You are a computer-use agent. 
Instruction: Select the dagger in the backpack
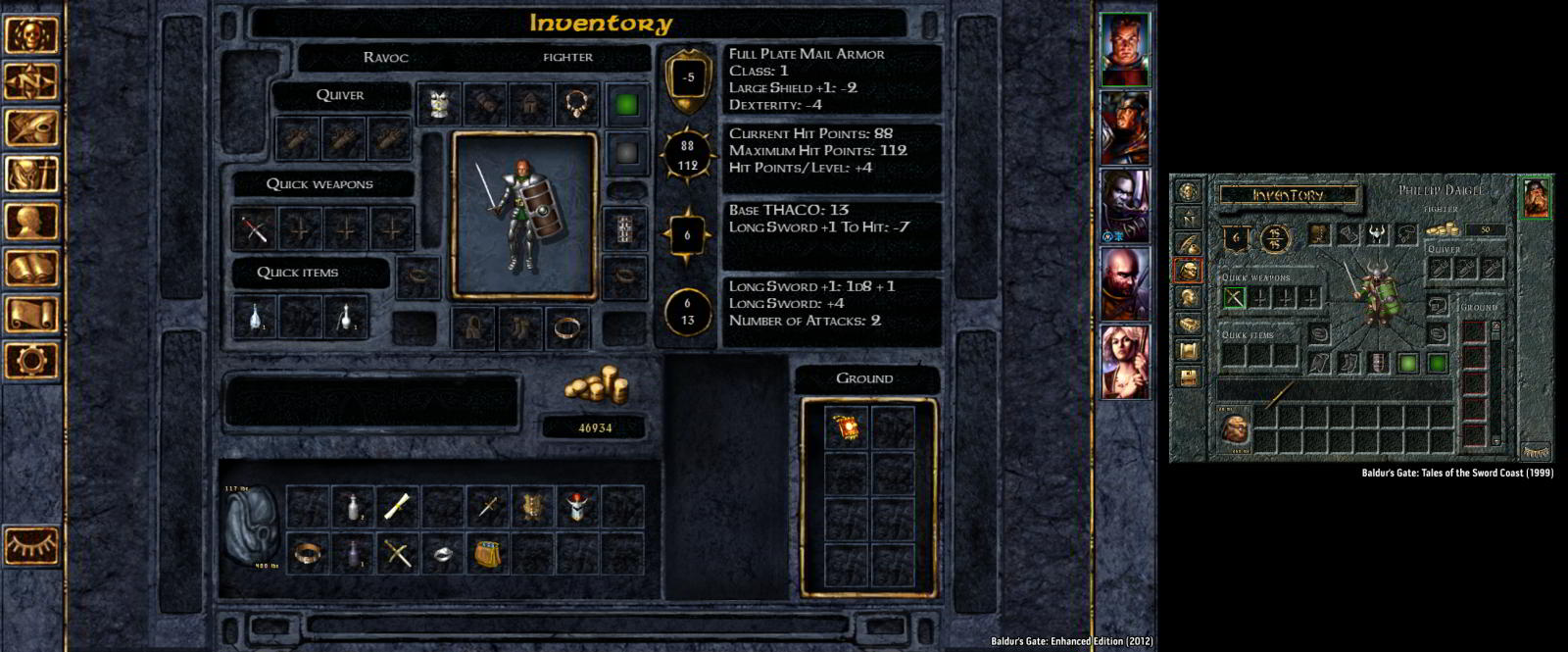click(x=488, y=507)
